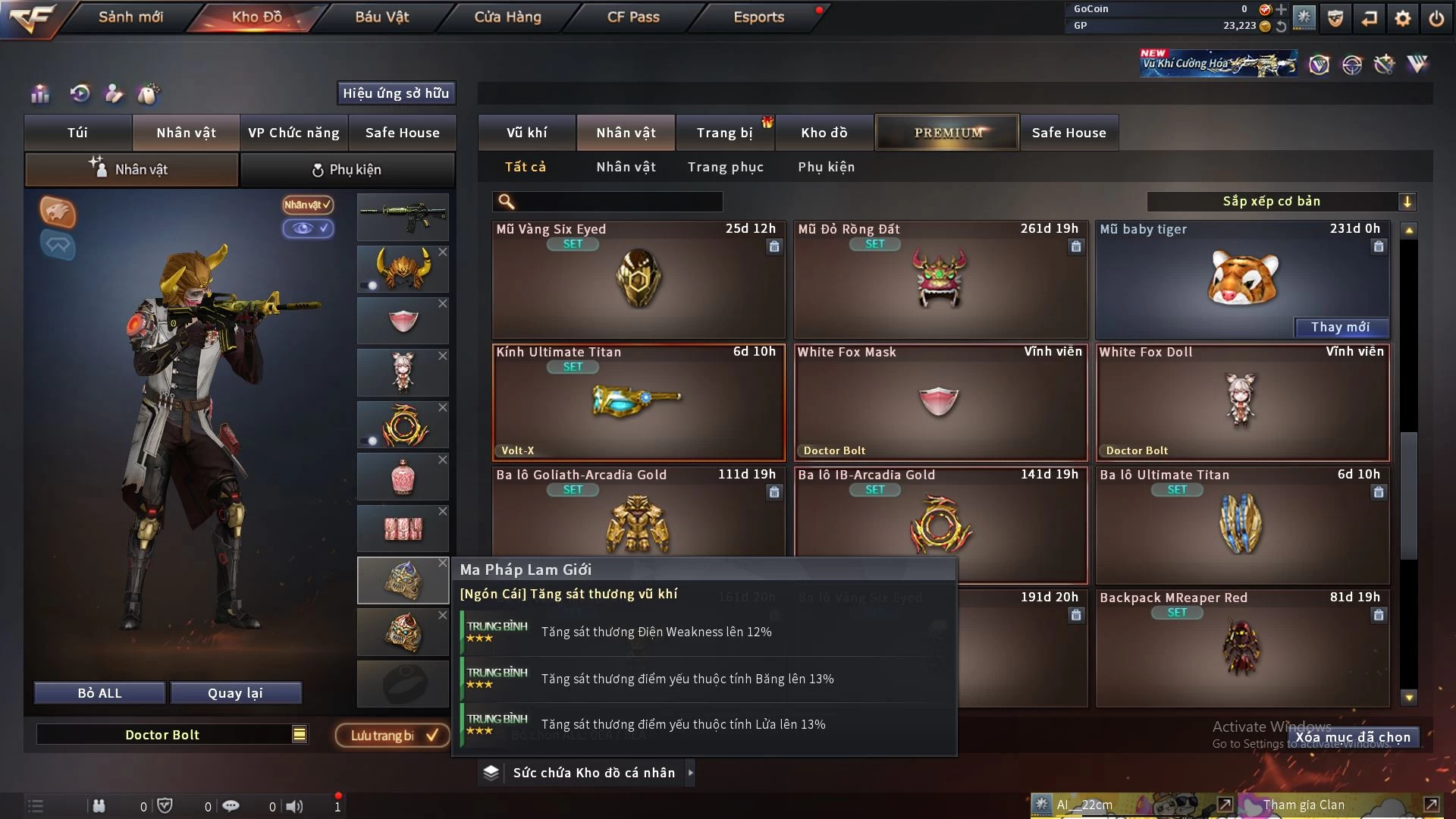Unequip everything with Bỏ ALL
The image size is (1456, 819).
99,693
